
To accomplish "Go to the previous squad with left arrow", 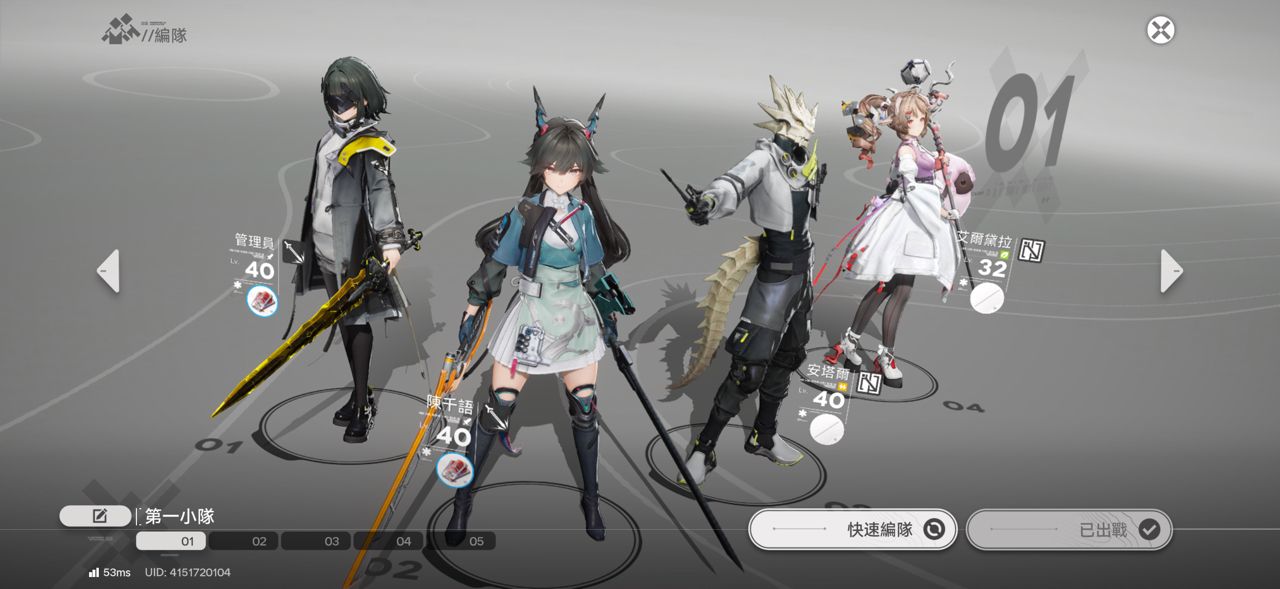I will point(108,271).
